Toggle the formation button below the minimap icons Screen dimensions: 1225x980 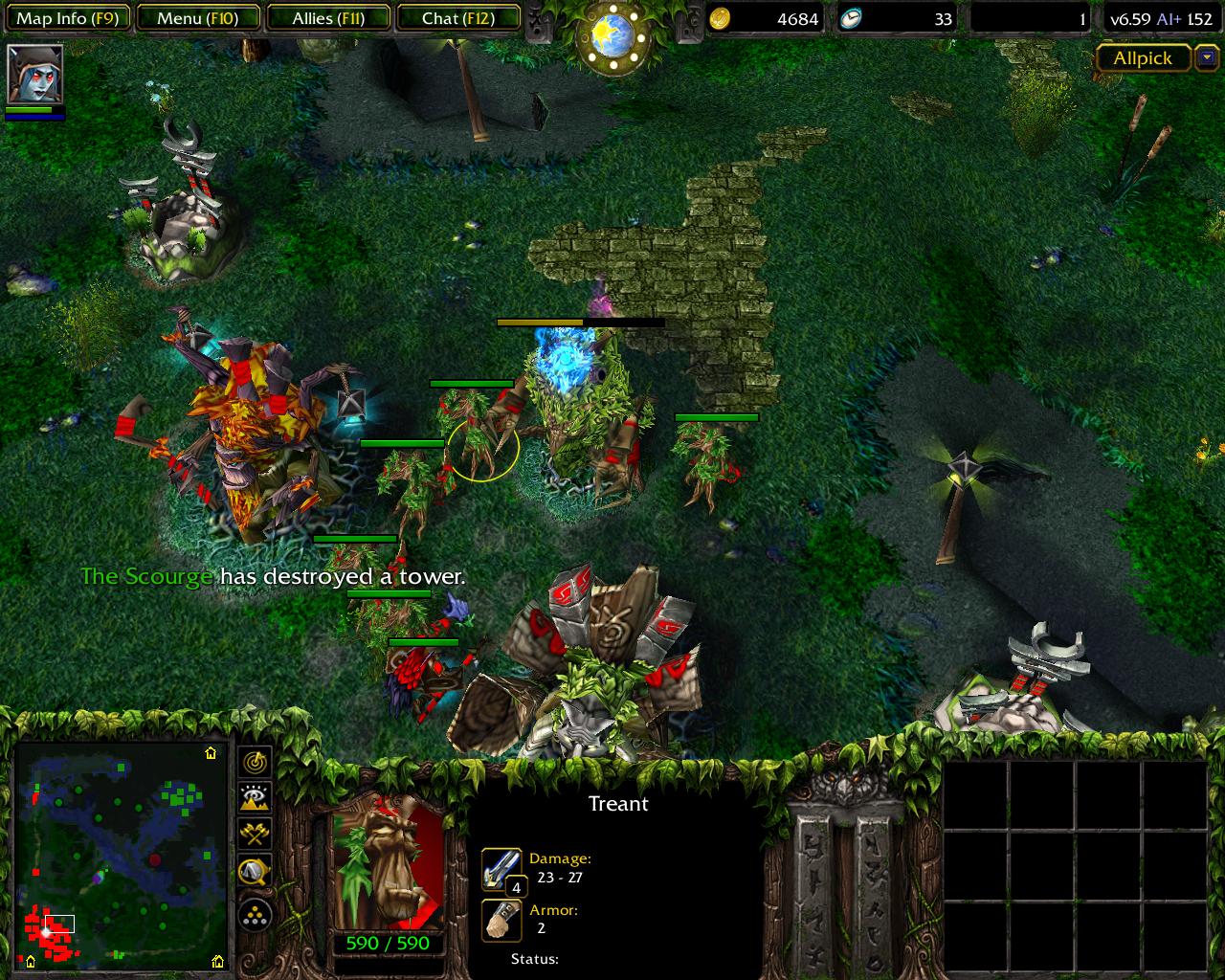pyautogui.click(x=253, y=916)
